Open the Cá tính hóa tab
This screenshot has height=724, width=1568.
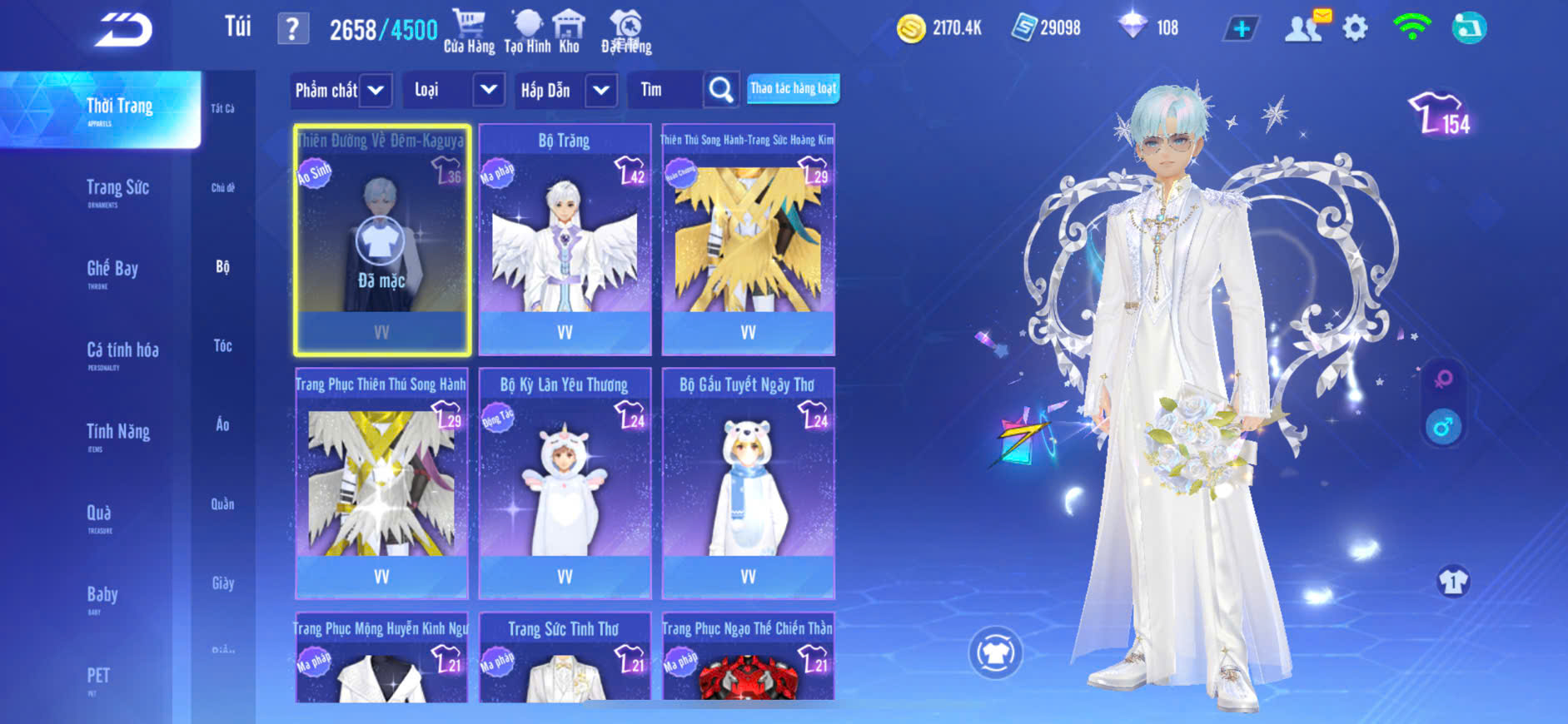pos(122,352)
